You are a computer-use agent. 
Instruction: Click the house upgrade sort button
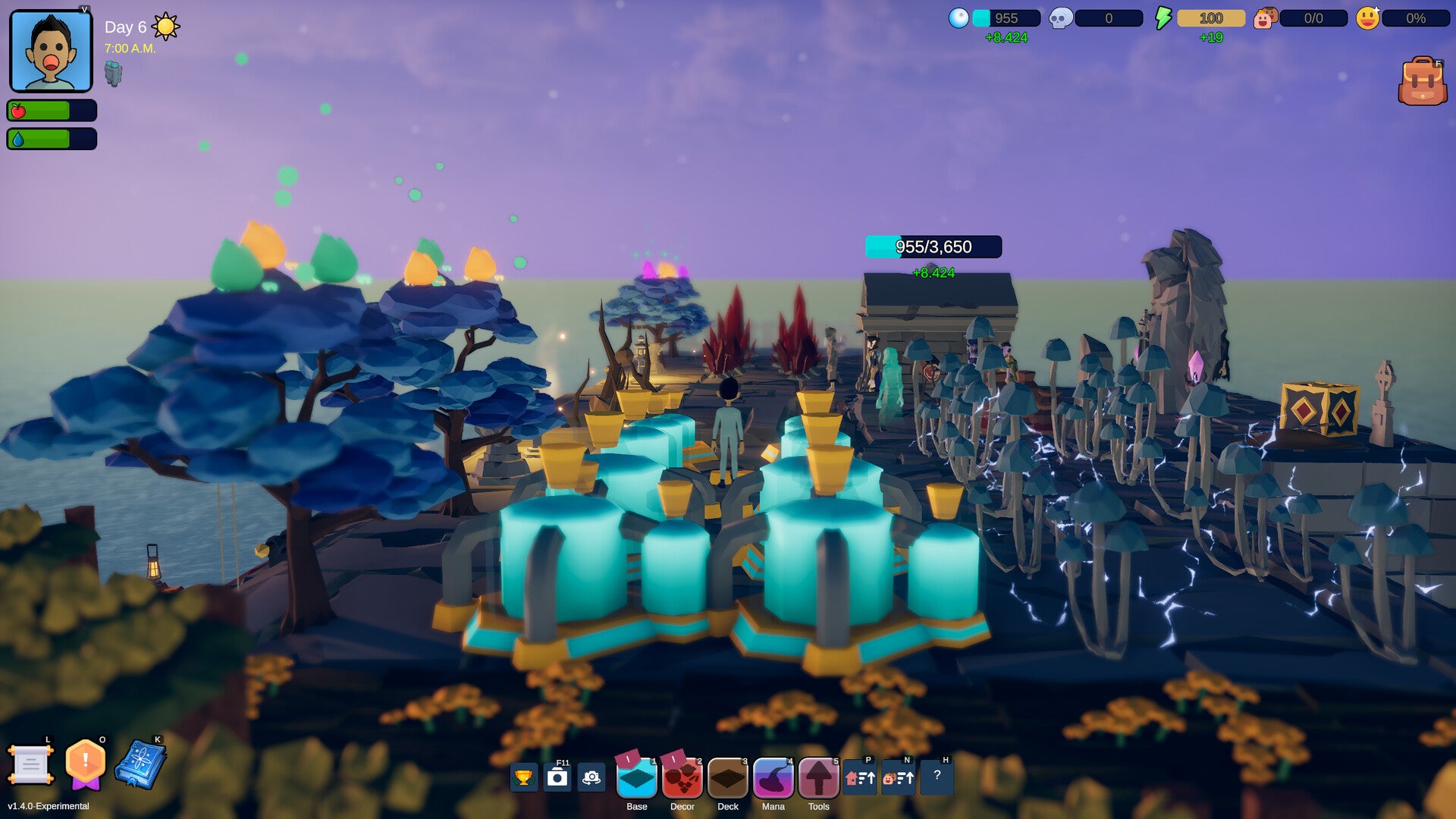point(860,777)
